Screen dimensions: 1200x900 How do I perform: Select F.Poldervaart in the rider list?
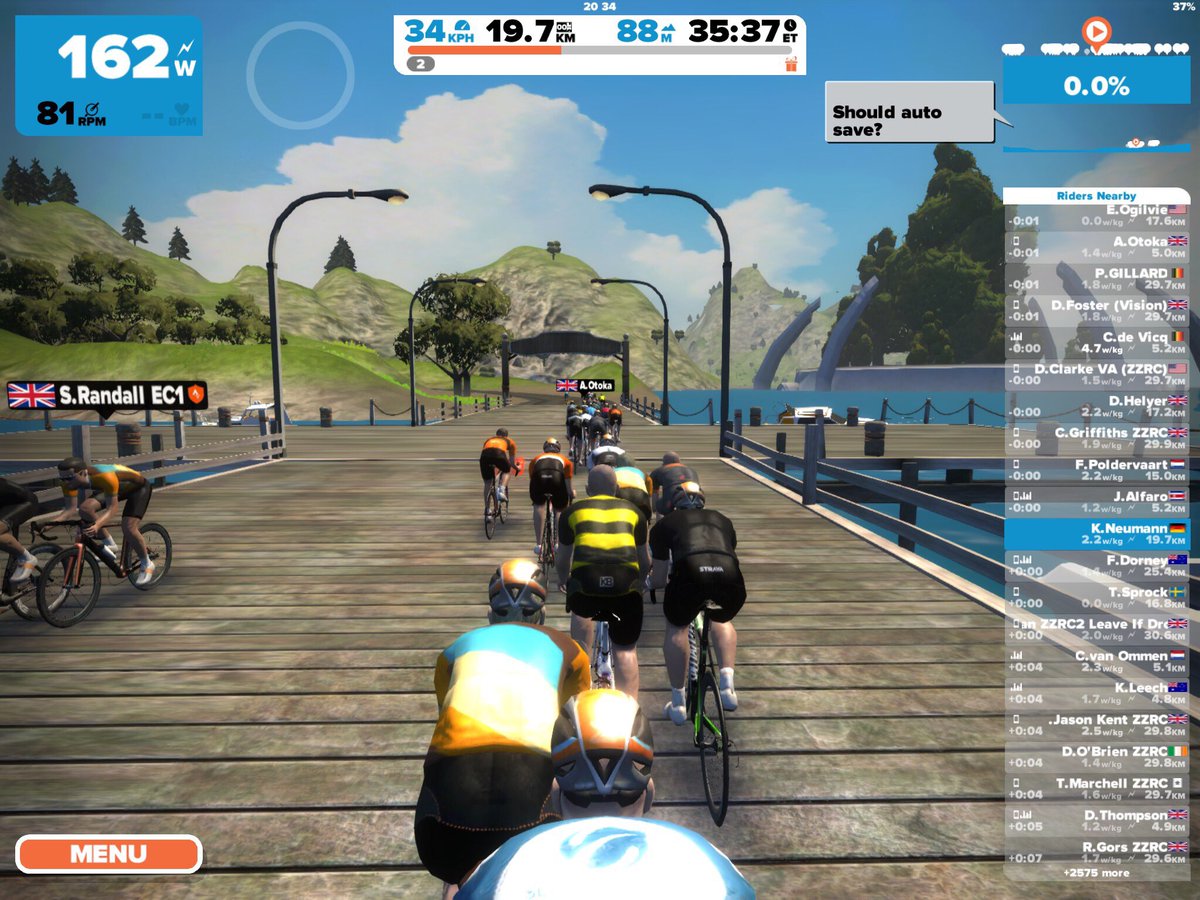click(1096, 470)
